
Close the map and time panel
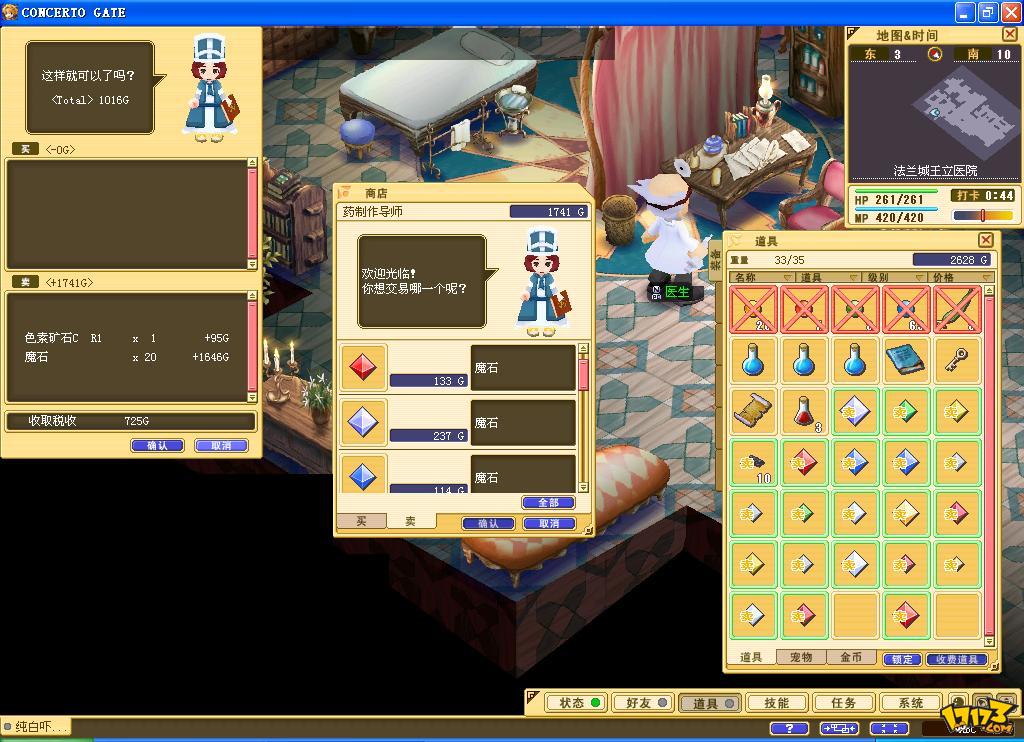(1009, 35)
